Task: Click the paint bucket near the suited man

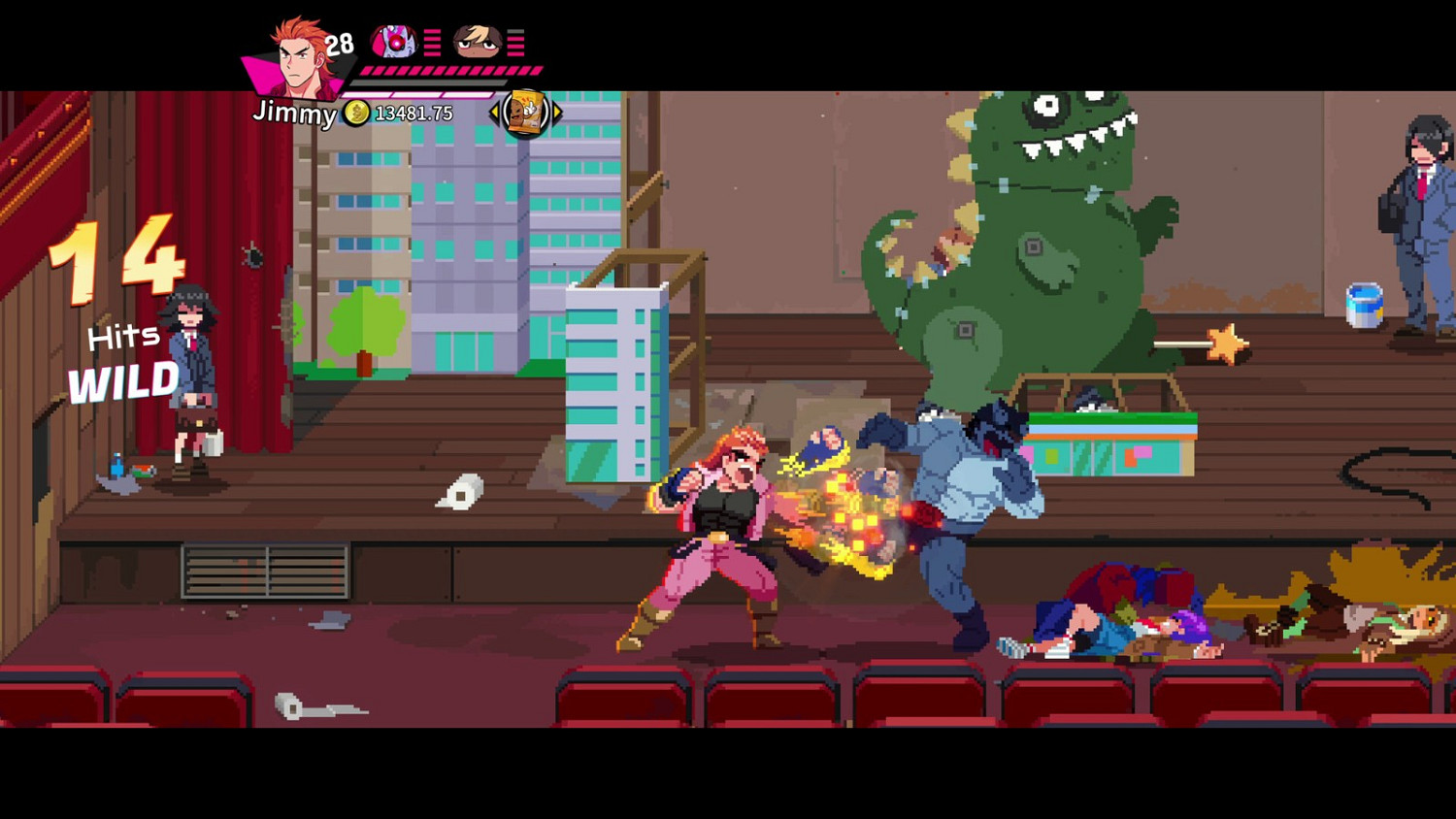Action: coord(1365,303)
